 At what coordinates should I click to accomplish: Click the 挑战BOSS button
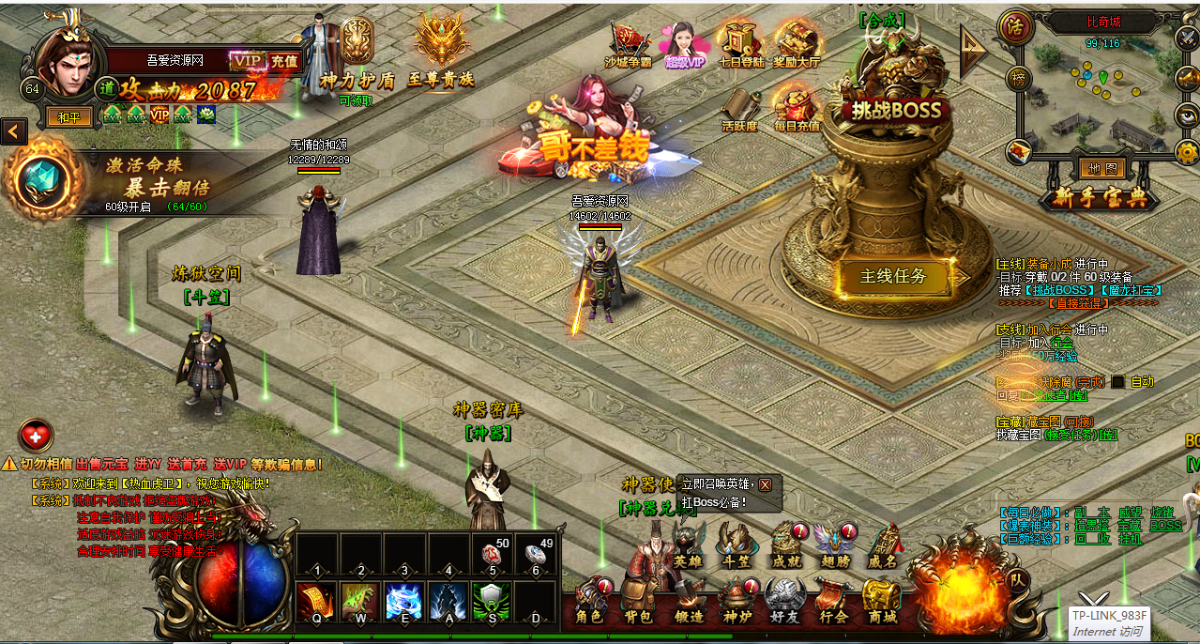pos(890,109)
